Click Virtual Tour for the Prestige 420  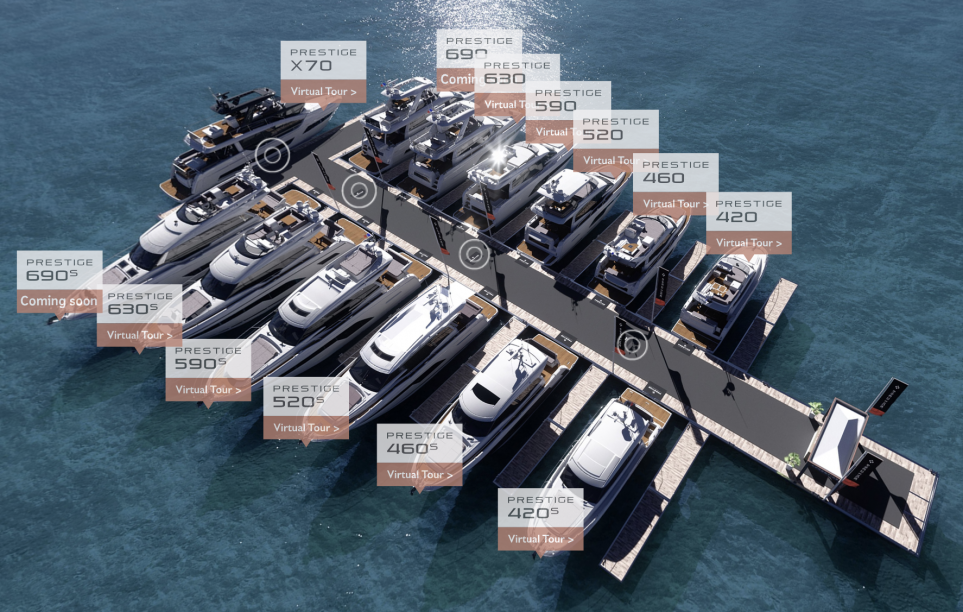748,242
